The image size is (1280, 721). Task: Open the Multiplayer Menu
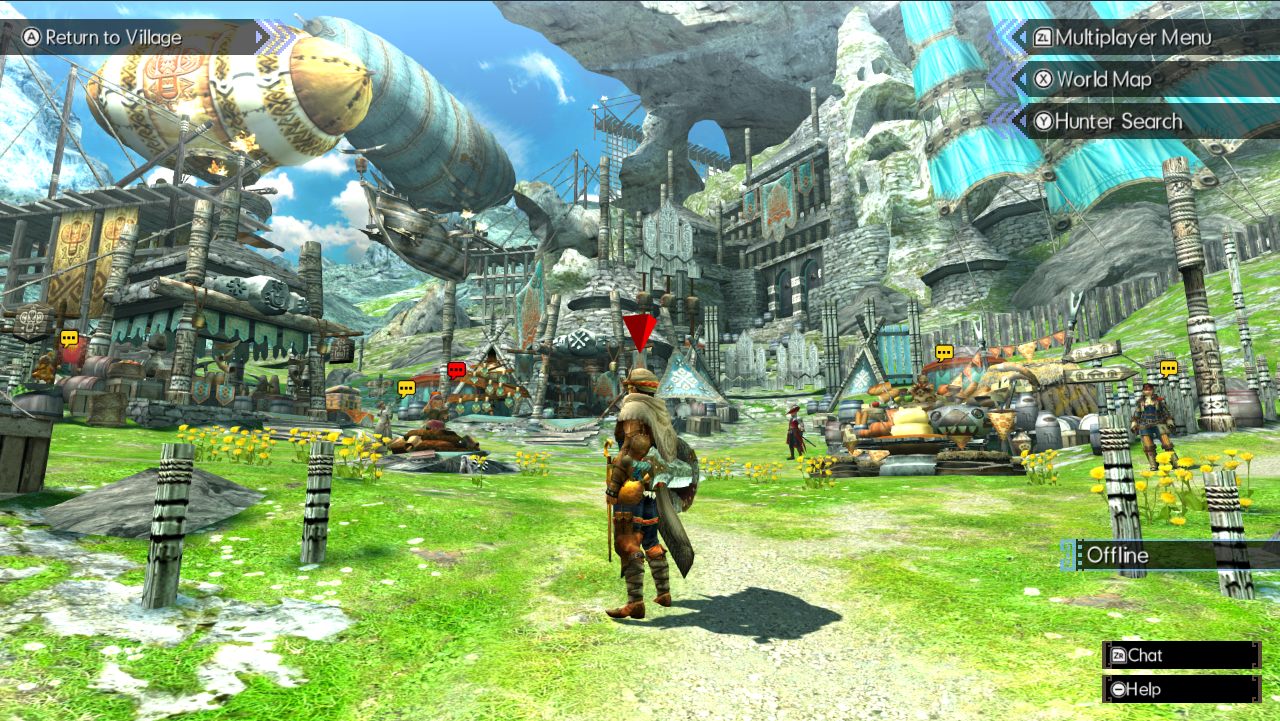(x=1132, y=38)
